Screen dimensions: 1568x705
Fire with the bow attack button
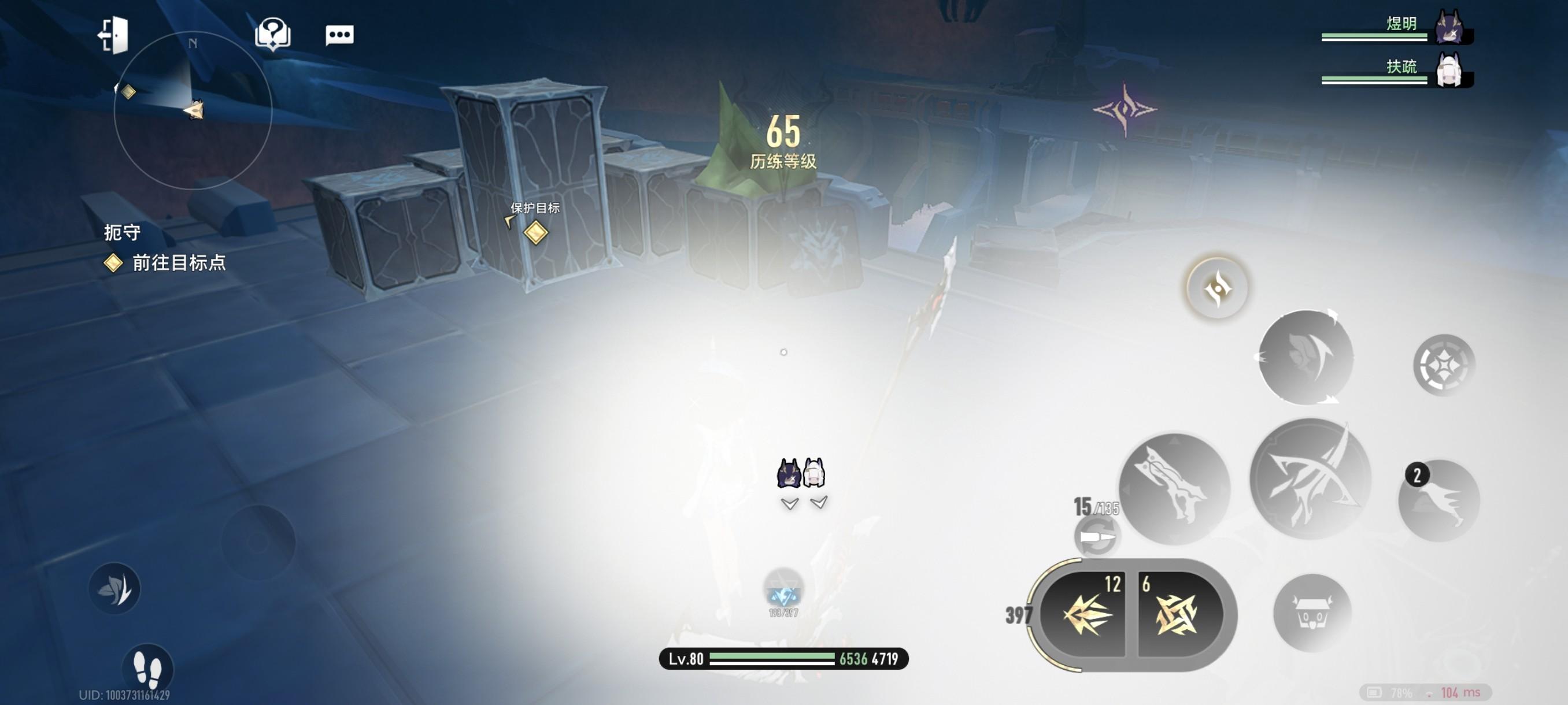(x=1311, y=479)
